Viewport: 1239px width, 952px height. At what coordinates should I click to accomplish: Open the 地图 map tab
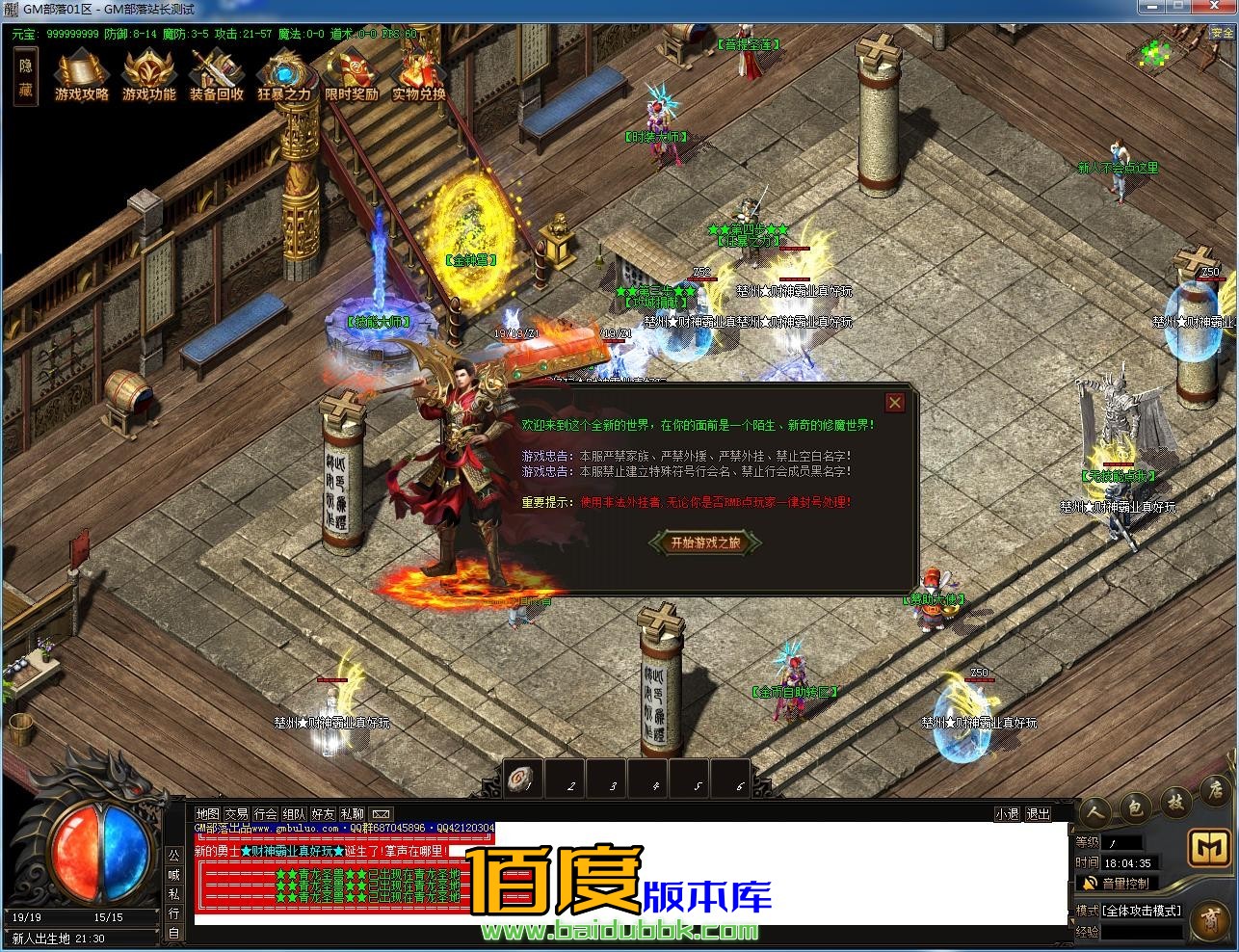point(207,814)
